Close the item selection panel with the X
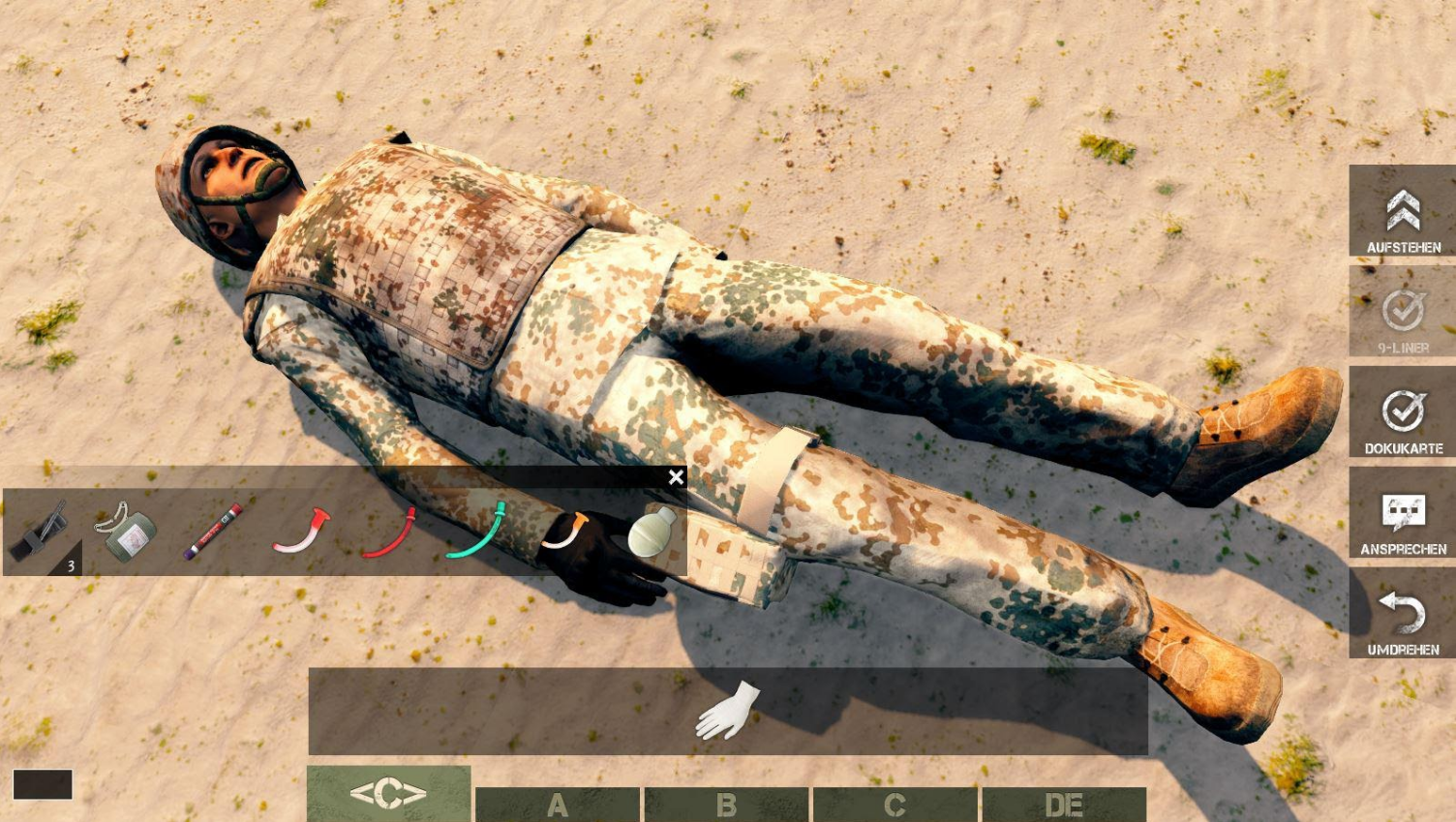 (676, 477)
